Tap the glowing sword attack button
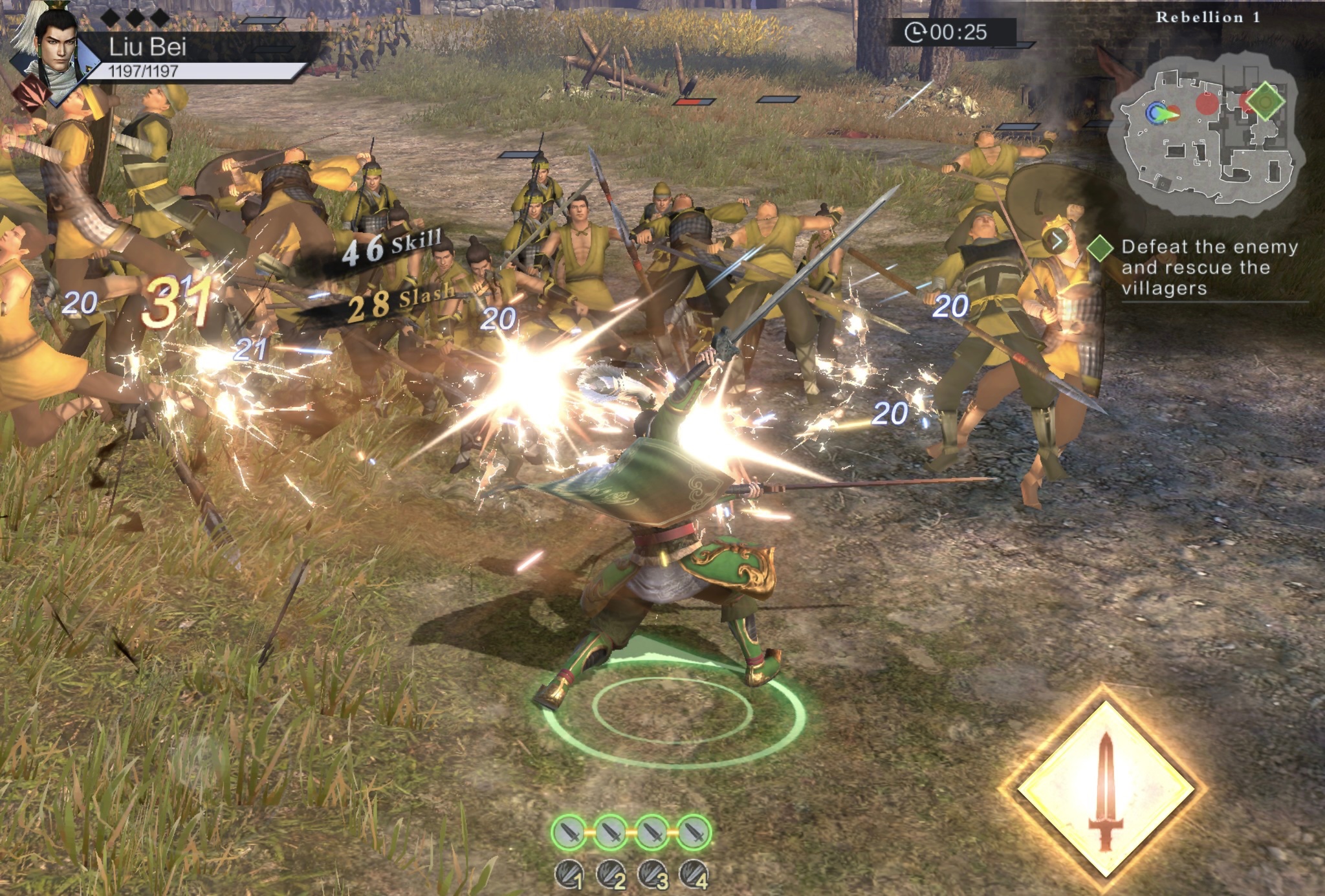1325x896 pixels. coord(1105,789)
